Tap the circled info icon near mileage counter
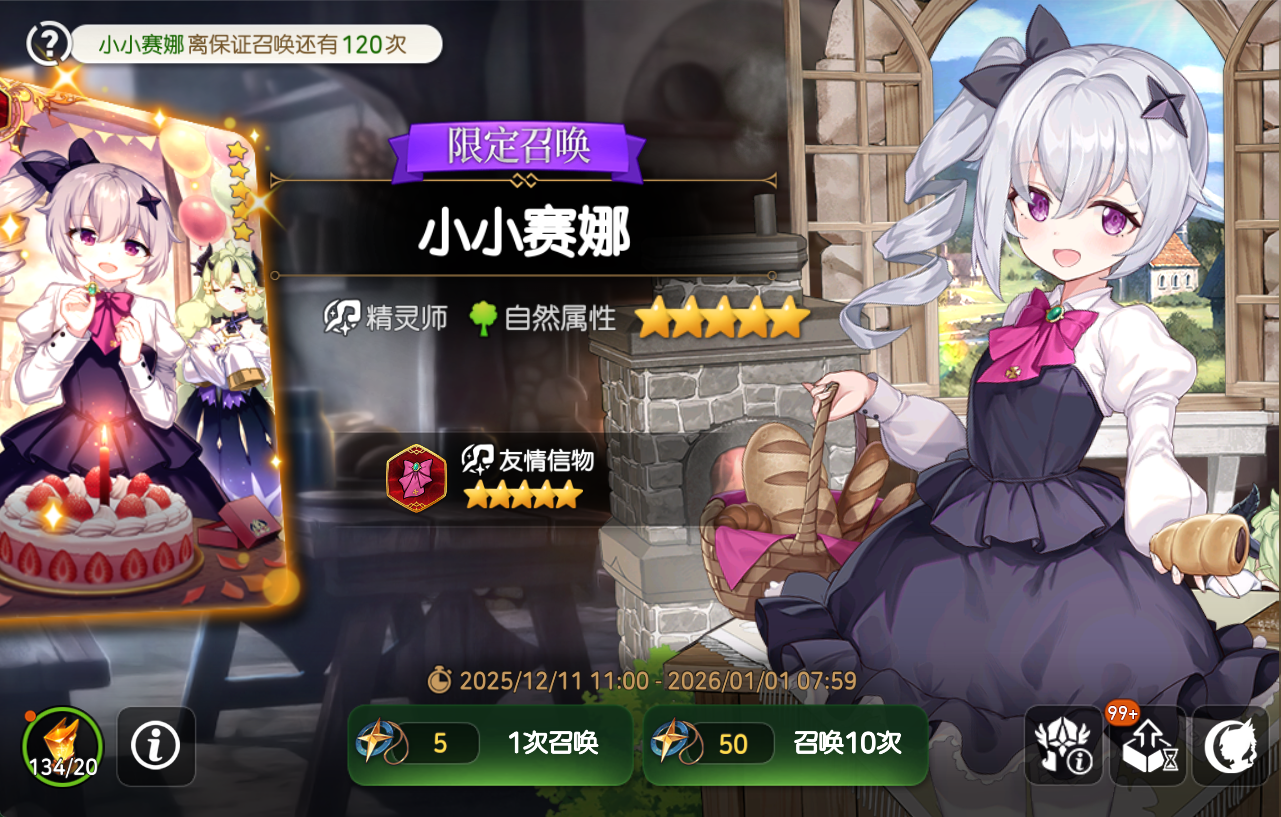1281x817 pixels. pyautogui.click(x=155, y=745)
